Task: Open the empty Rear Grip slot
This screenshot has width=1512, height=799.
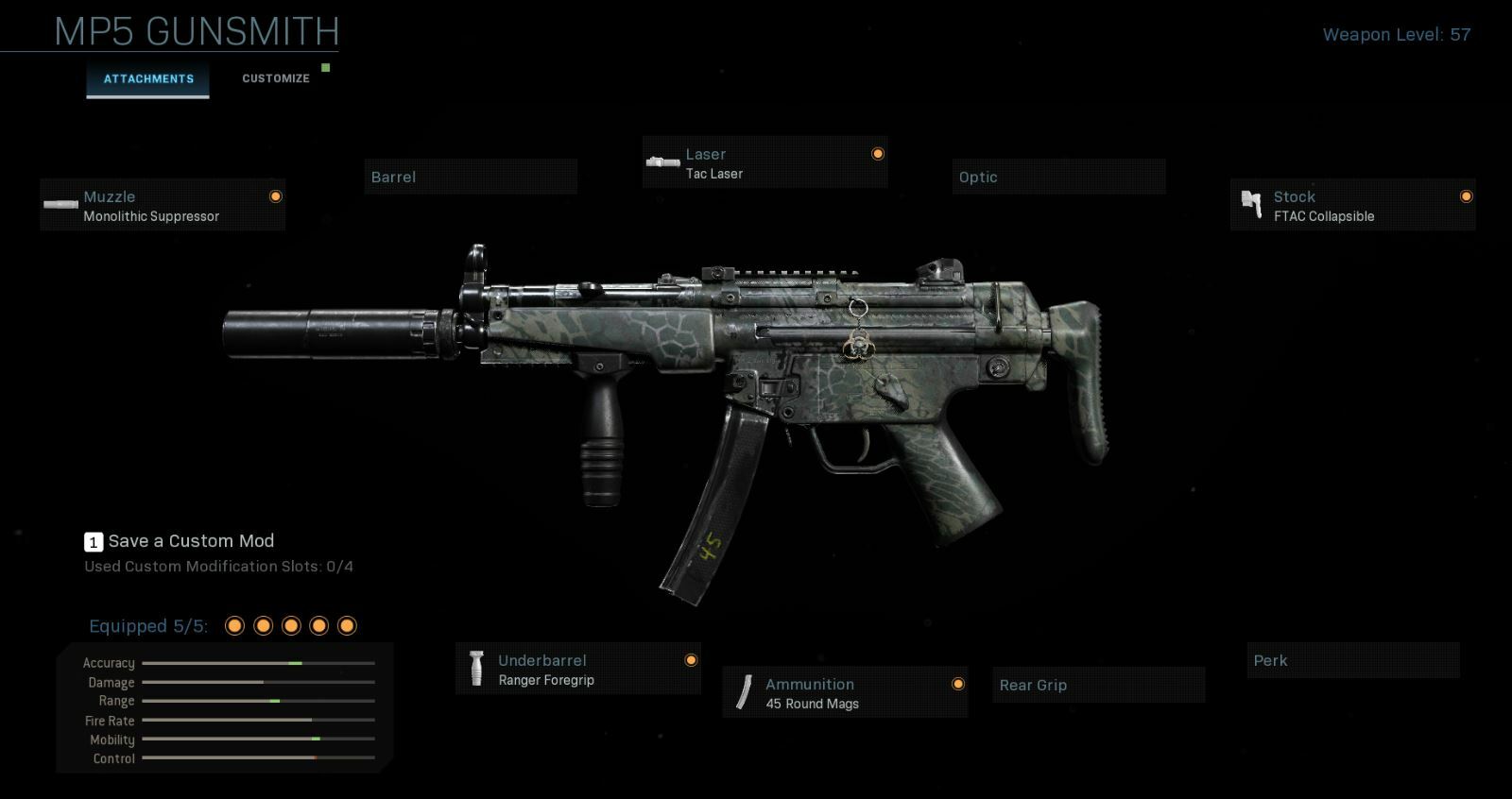Action: (x=1098, y=685)
